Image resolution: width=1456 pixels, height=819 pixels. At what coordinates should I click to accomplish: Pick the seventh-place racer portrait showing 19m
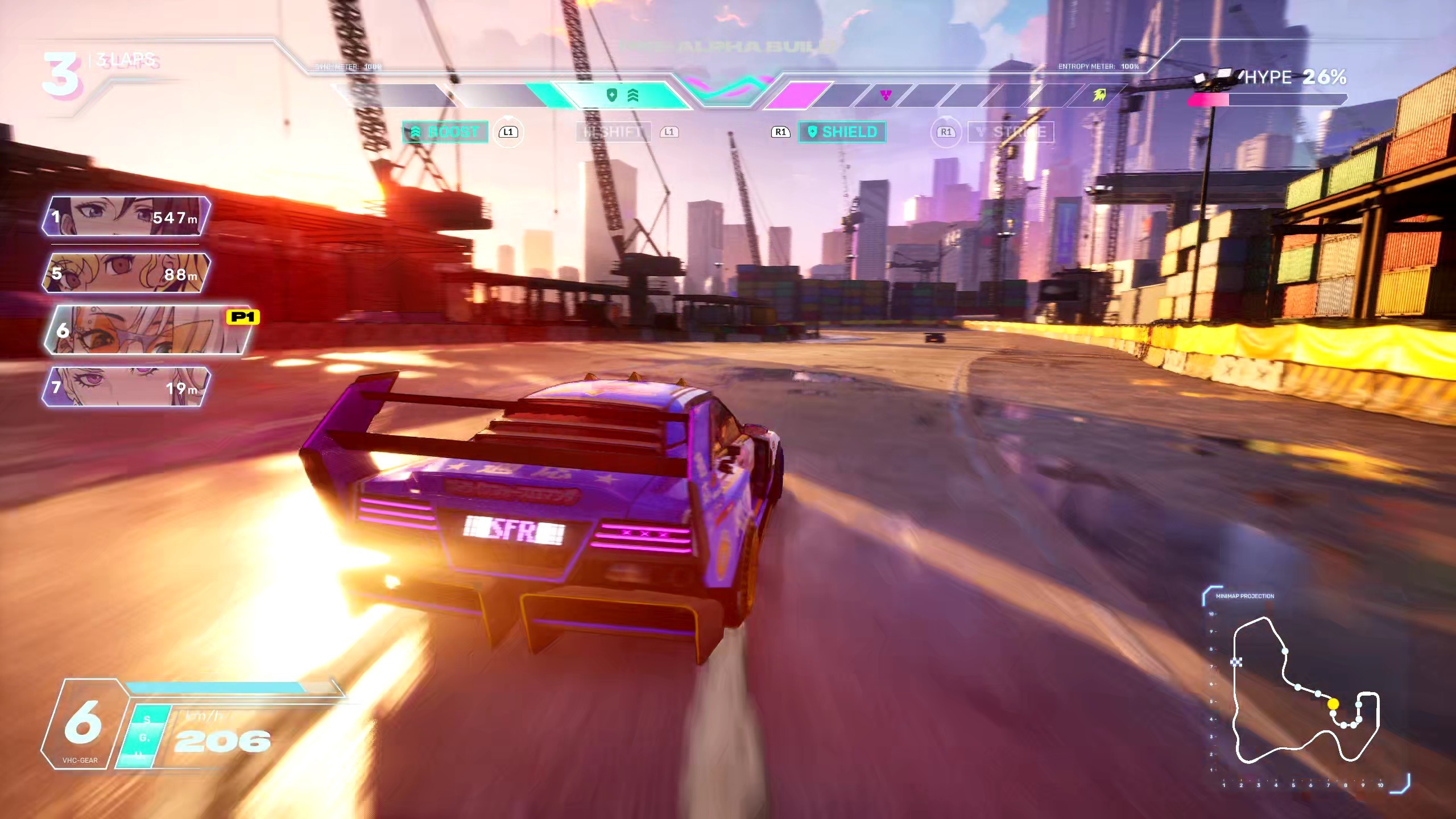click(126, 387)
